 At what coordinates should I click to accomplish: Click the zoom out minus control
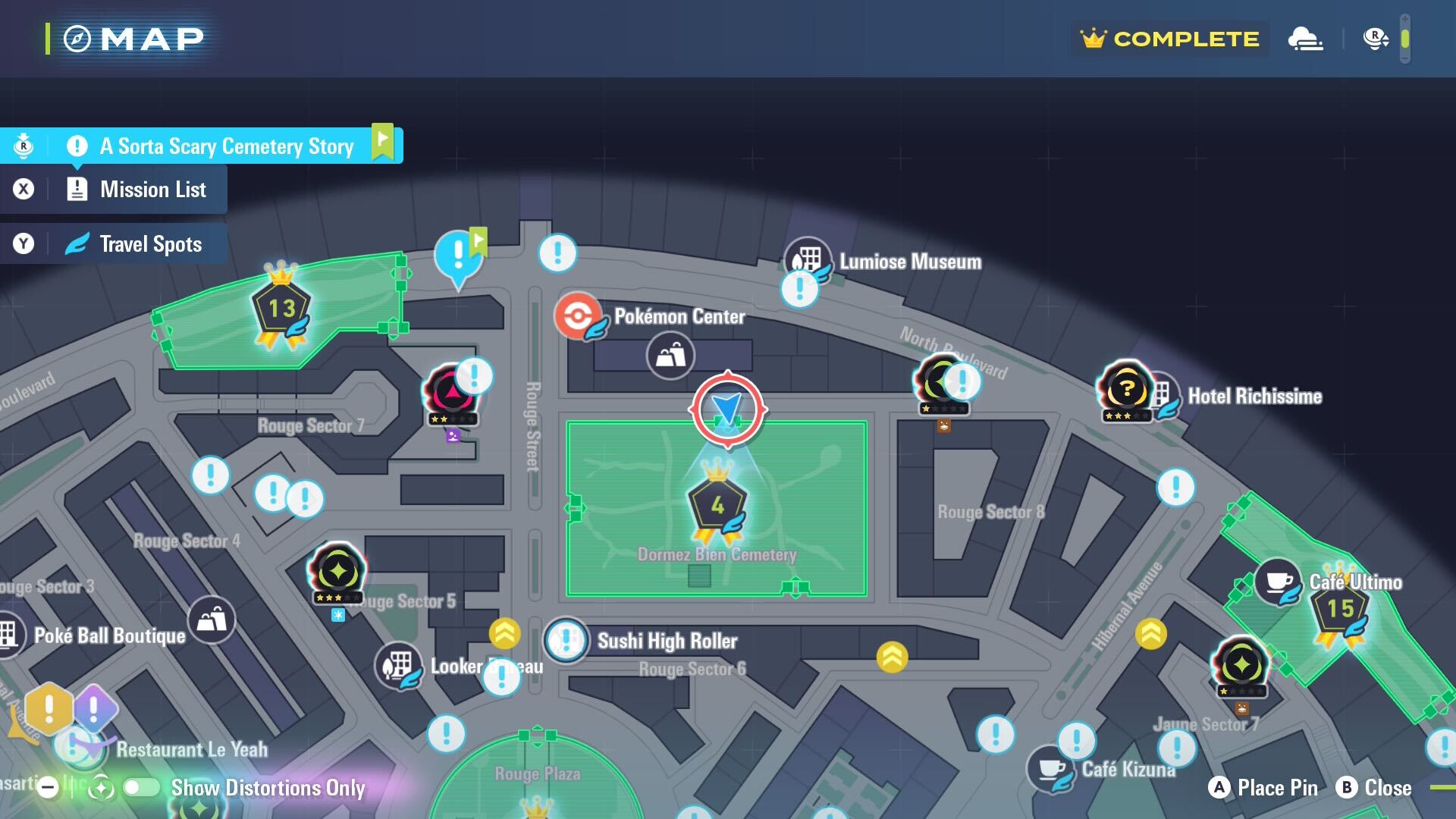coord(47,789)
